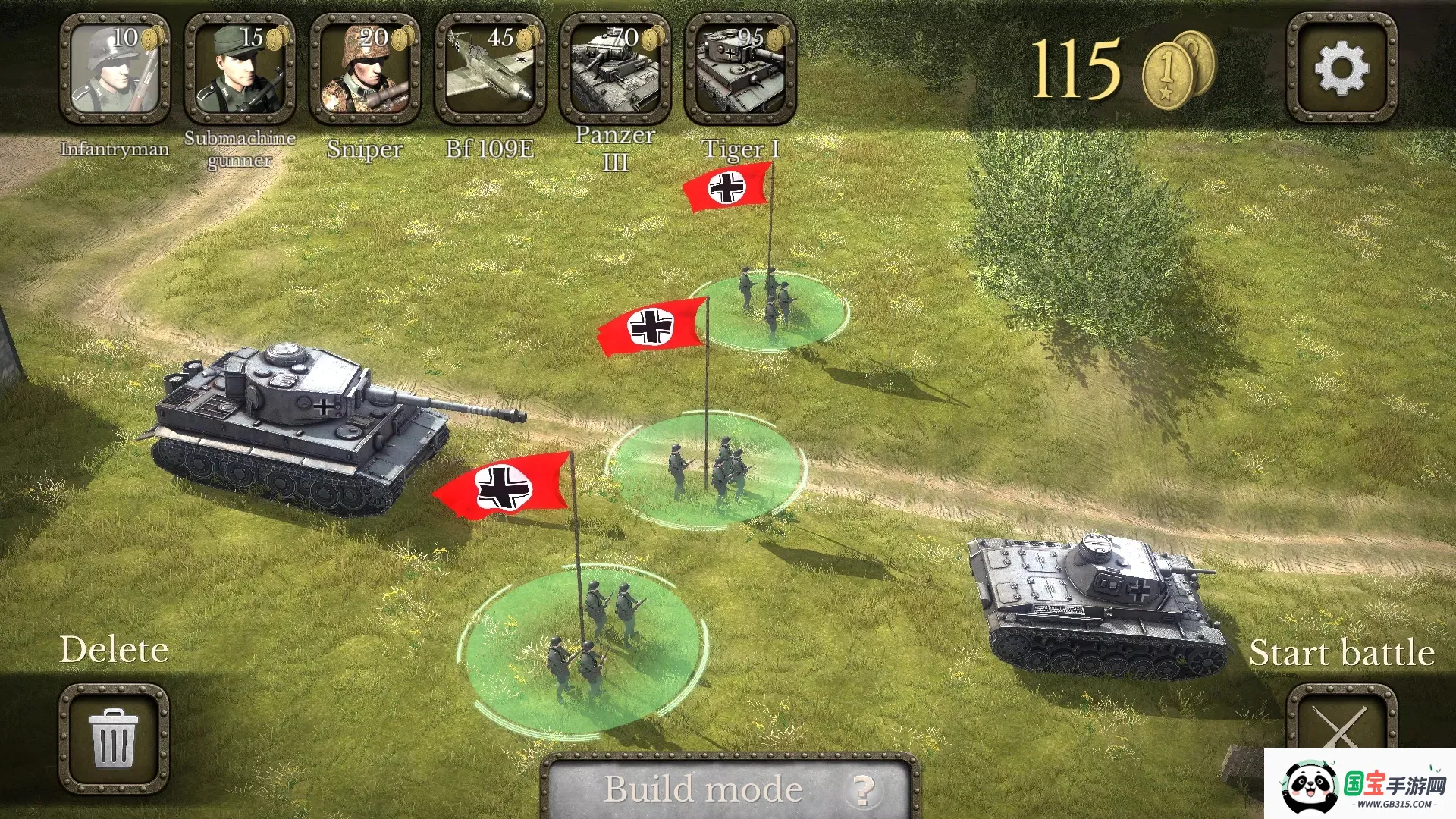Click the trash can Delete icon

[x=115, y=739]
